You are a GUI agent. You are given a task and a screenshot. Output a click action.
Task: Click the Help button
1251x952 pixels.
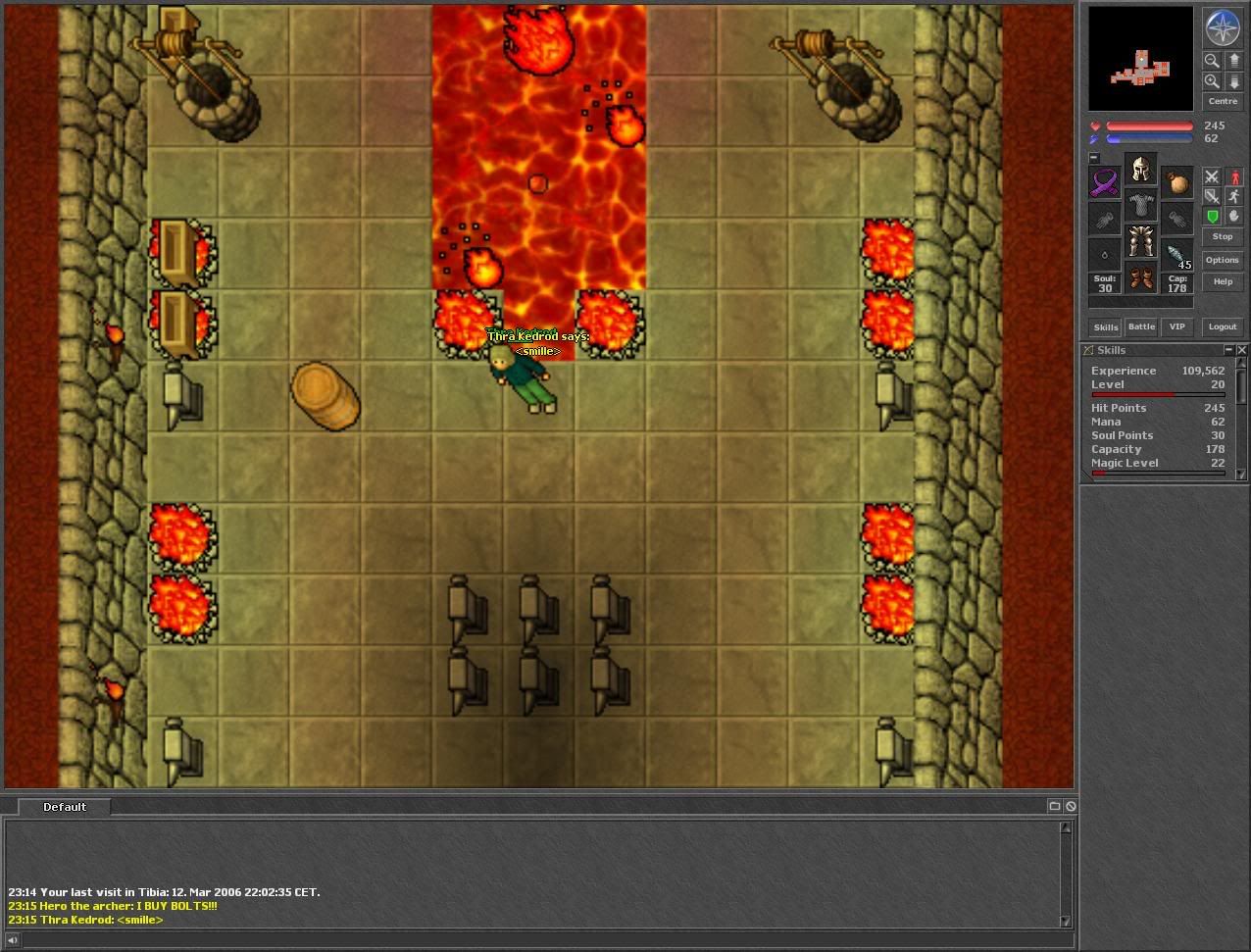coord(1222,281)
